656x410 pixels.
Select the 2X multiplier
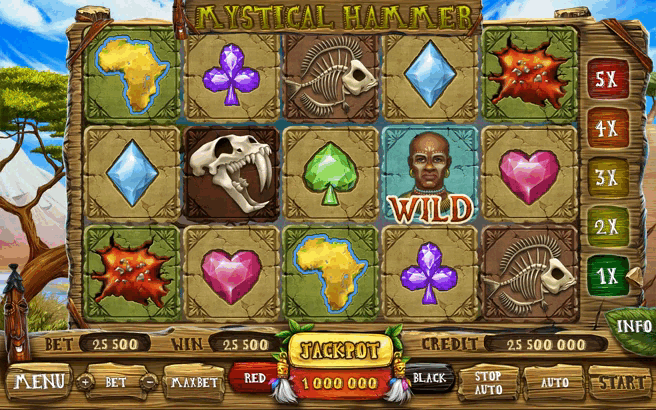pos(603,226)
